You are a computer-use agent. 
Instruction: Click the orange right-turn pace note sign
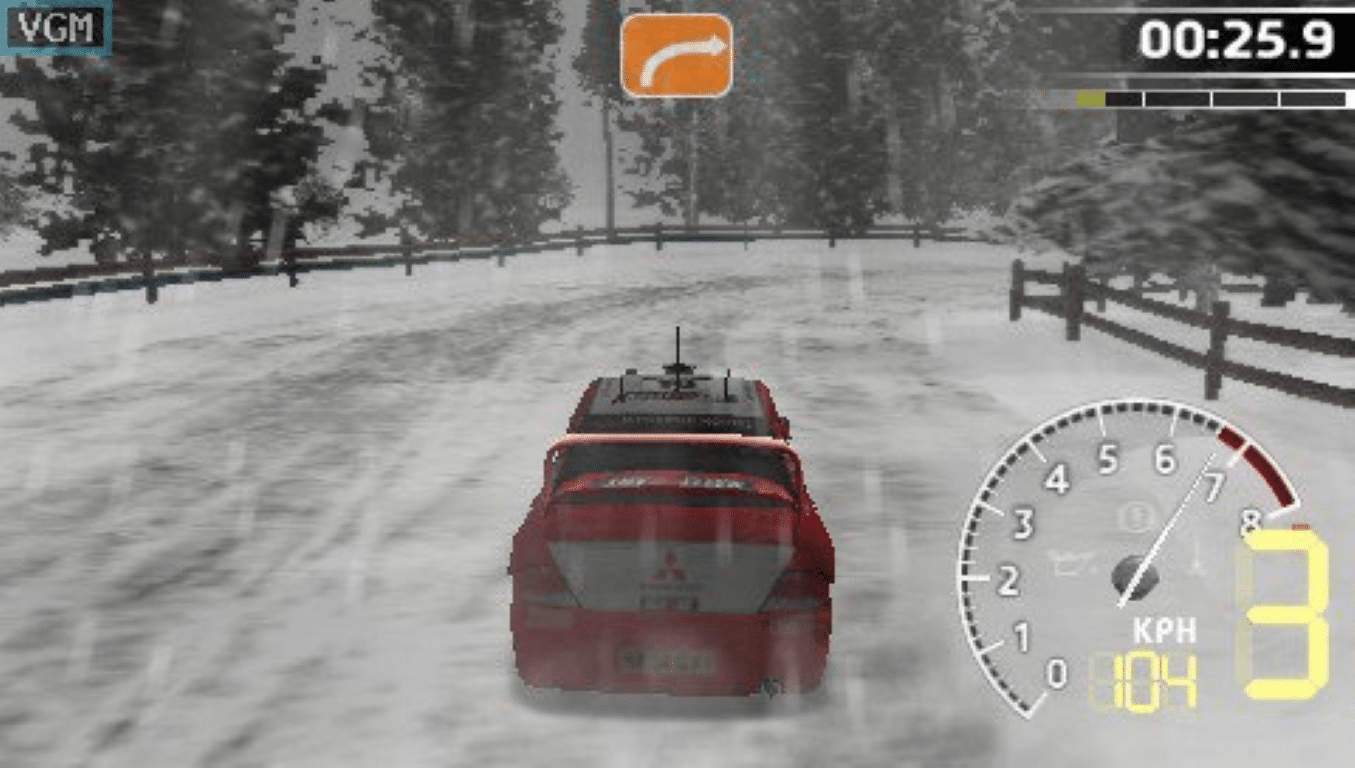point(678,55)
